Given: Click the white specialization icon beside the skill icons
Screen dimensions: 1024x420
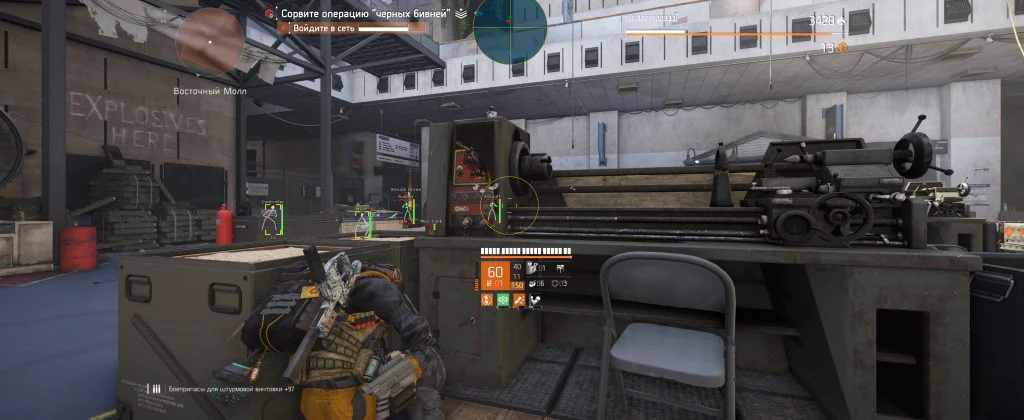Looking at the screenshot, I should click(x=535, y=300).
